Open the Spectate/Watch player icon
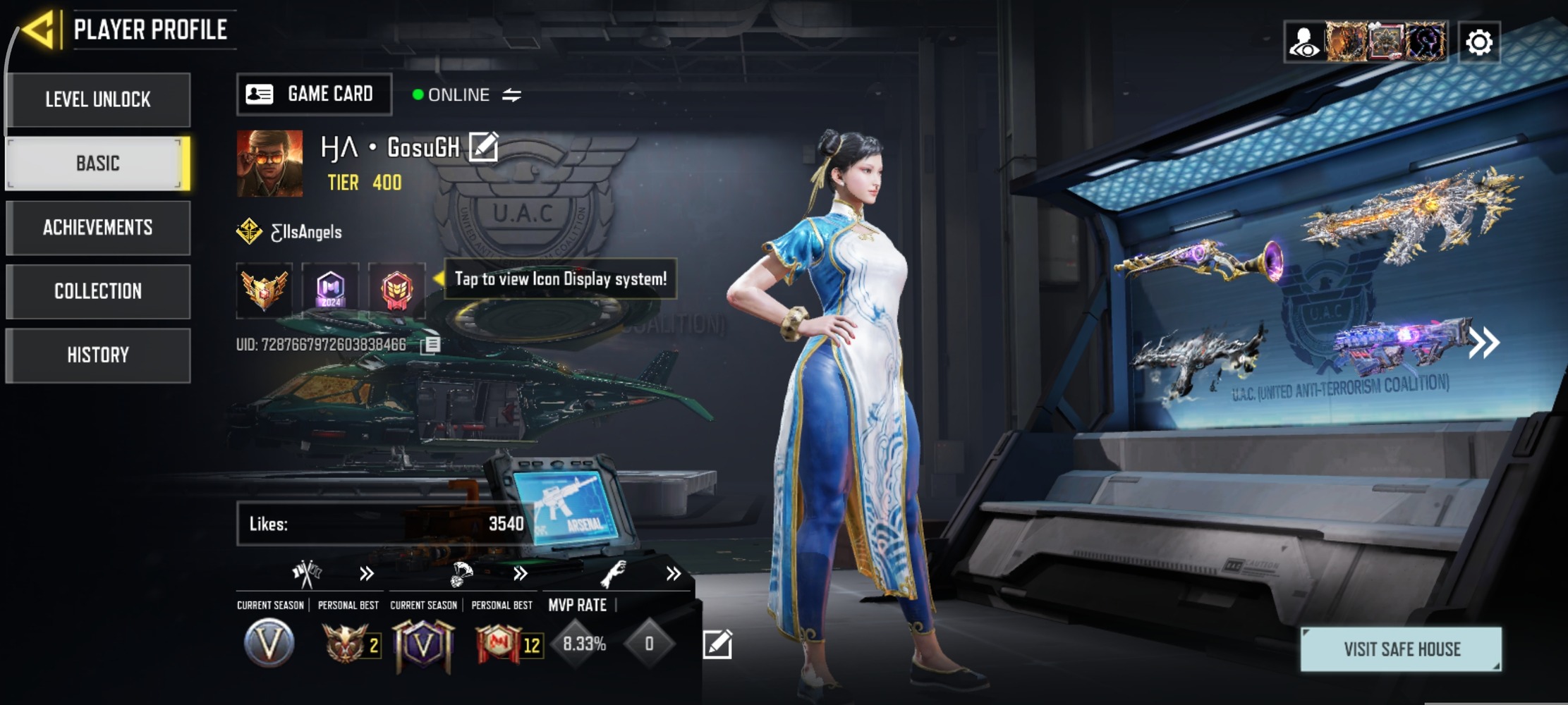This screenshot has height=705, width=1568. [x=1306, y=42]
